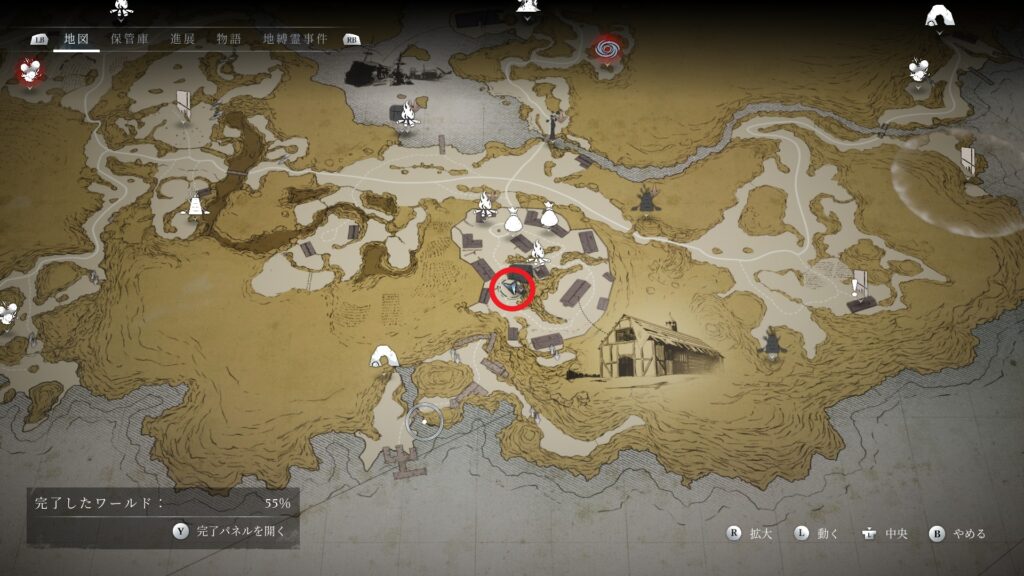Choose the campfire marker in the snowy area
The image size is (1024, 576).
point(407,116)
